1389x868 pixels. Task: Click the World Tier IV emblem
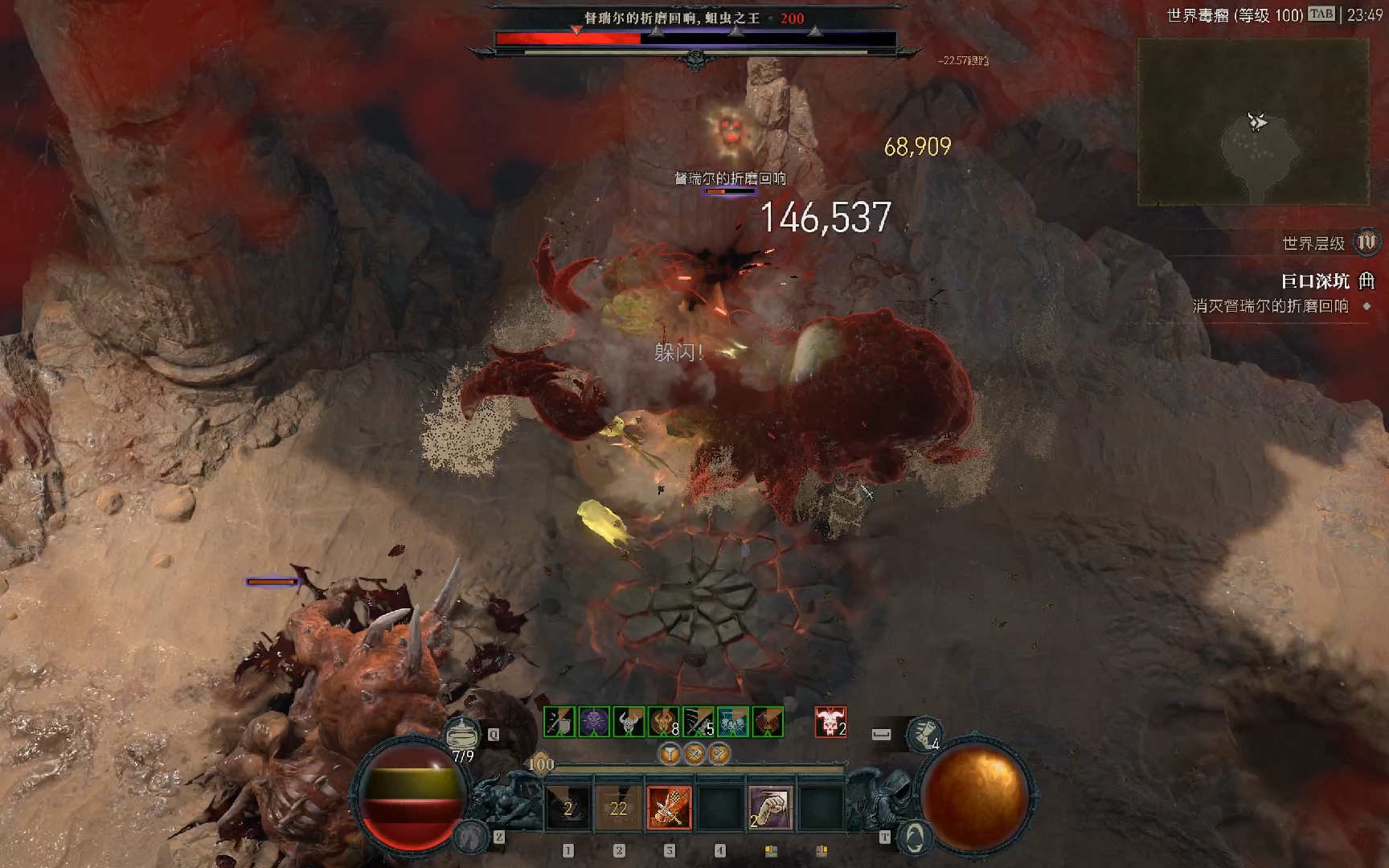click(1366, 242)
